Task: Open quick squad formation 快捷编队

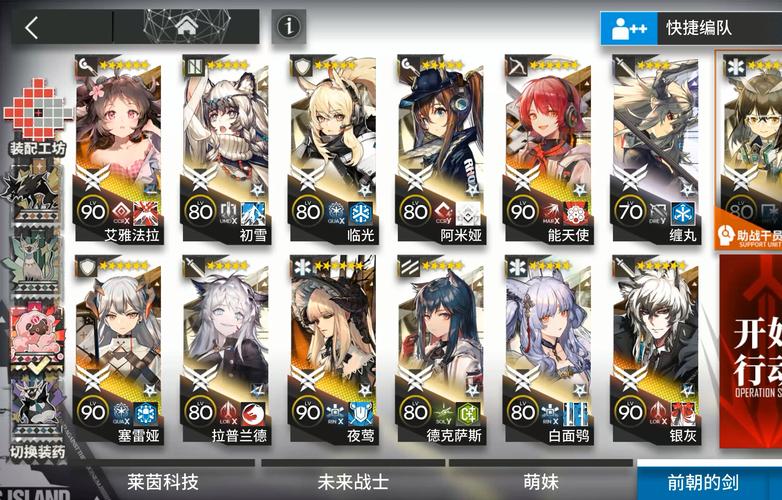Action: pyautogui.click(x=691, y=28)
